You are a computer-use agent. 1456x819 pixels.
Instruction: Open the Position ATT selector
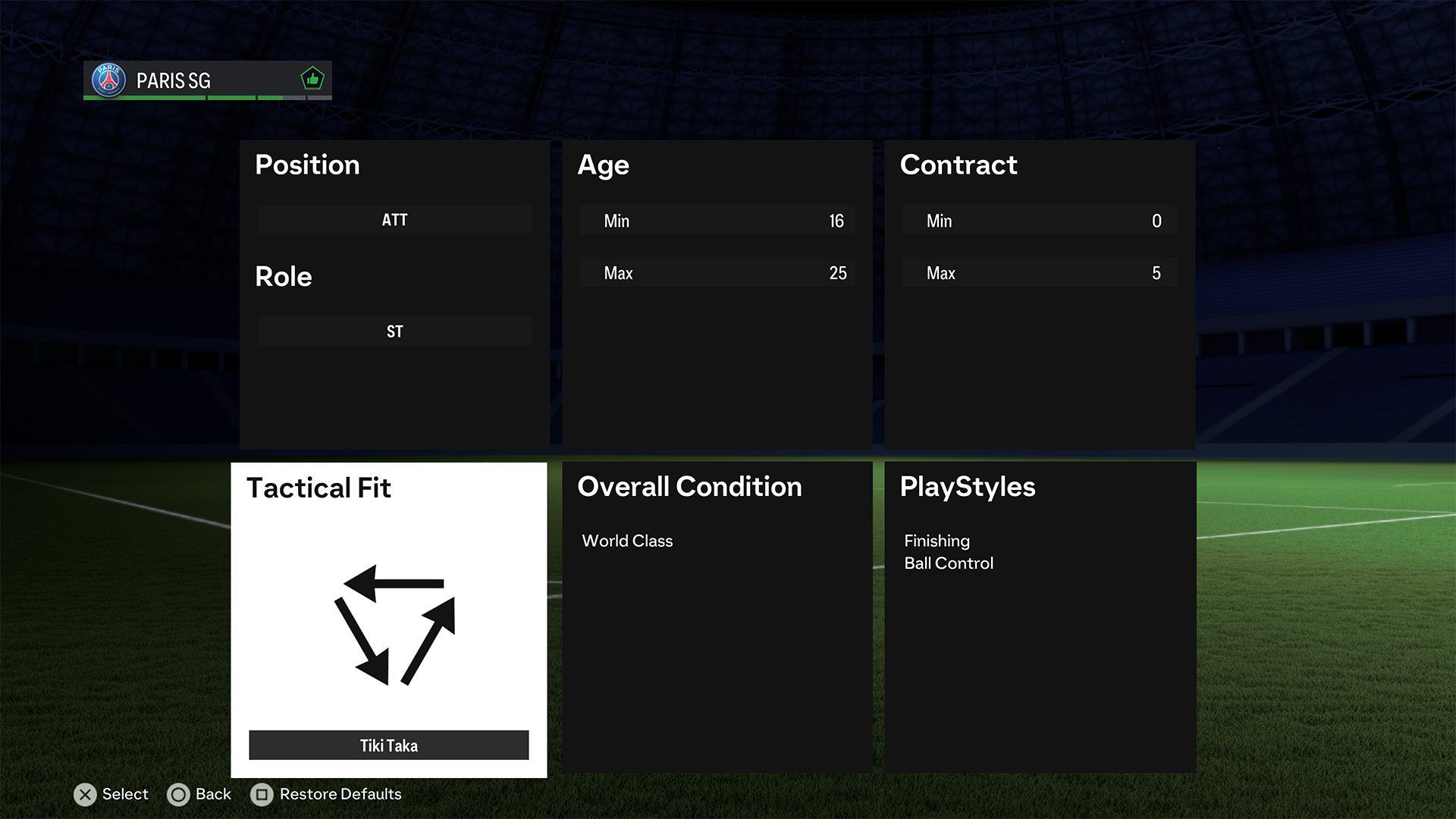point(394,220)
